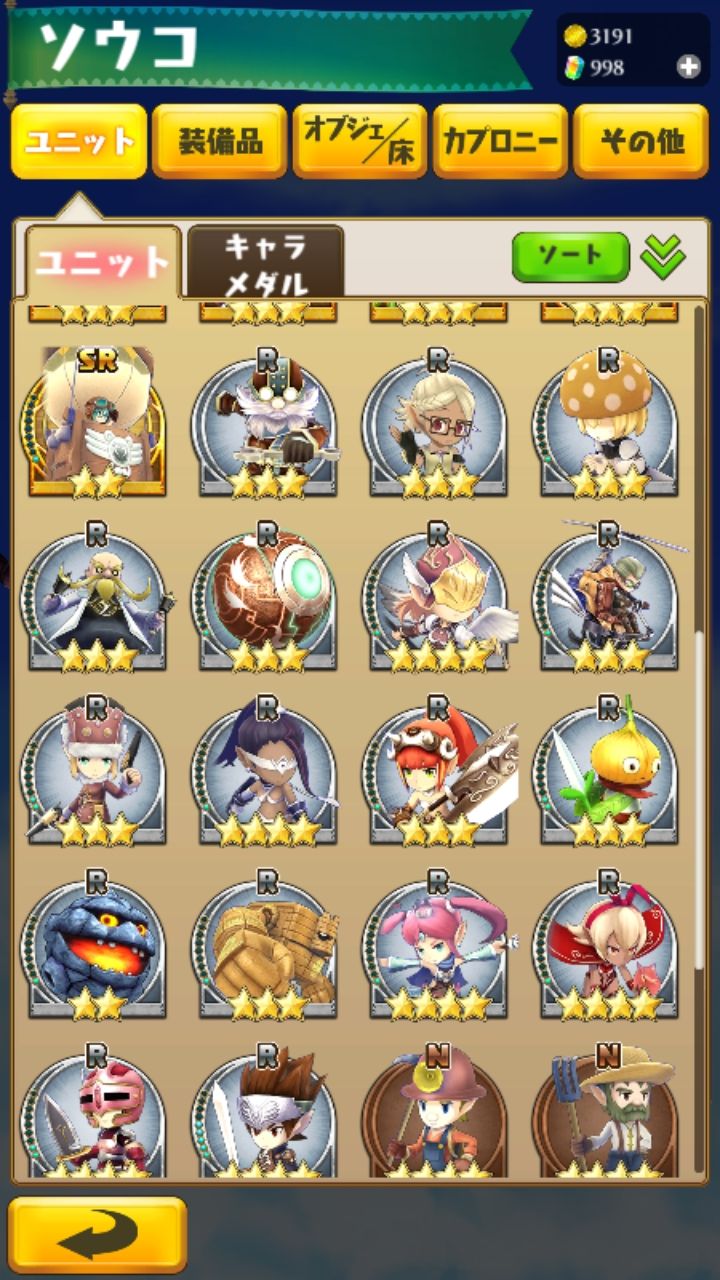This screenshot has height=1280, width=720.
Task: Select the カプロニー tab
Action: 501,141
